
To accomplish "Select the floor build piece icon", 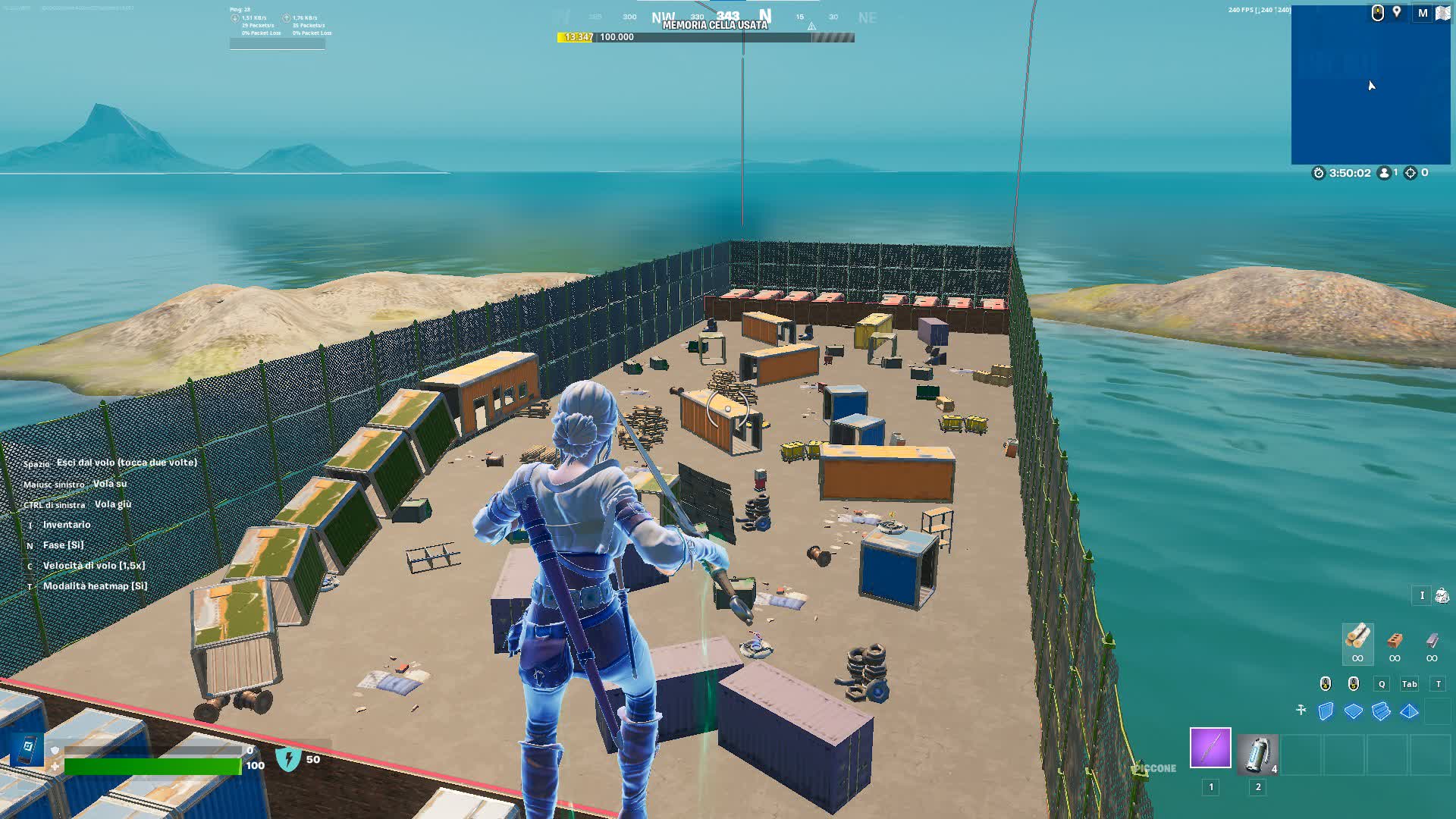I will point(1354,710).
